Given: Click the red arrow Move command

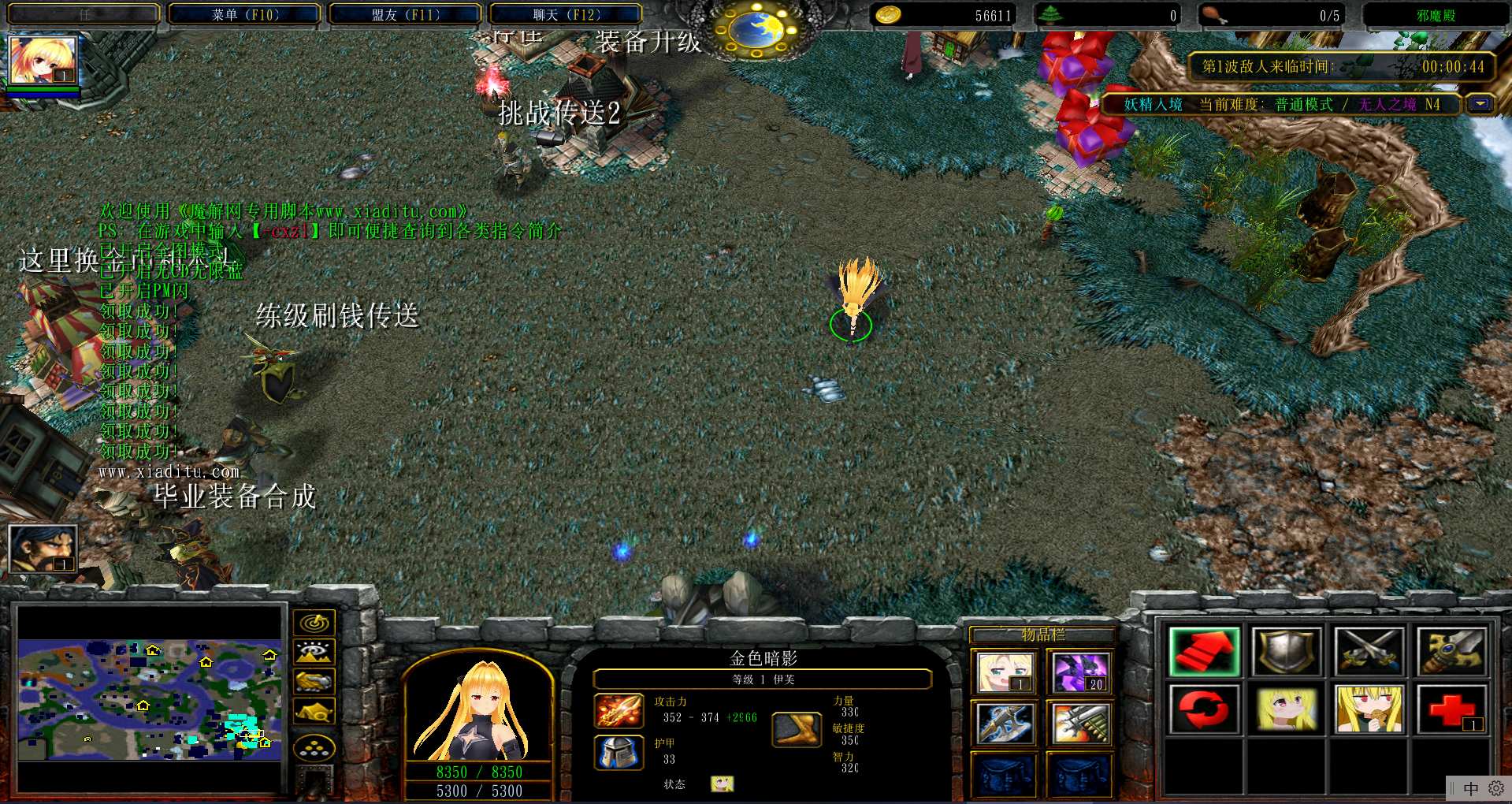Looking at the screenshot, I should coord(1204,651).
